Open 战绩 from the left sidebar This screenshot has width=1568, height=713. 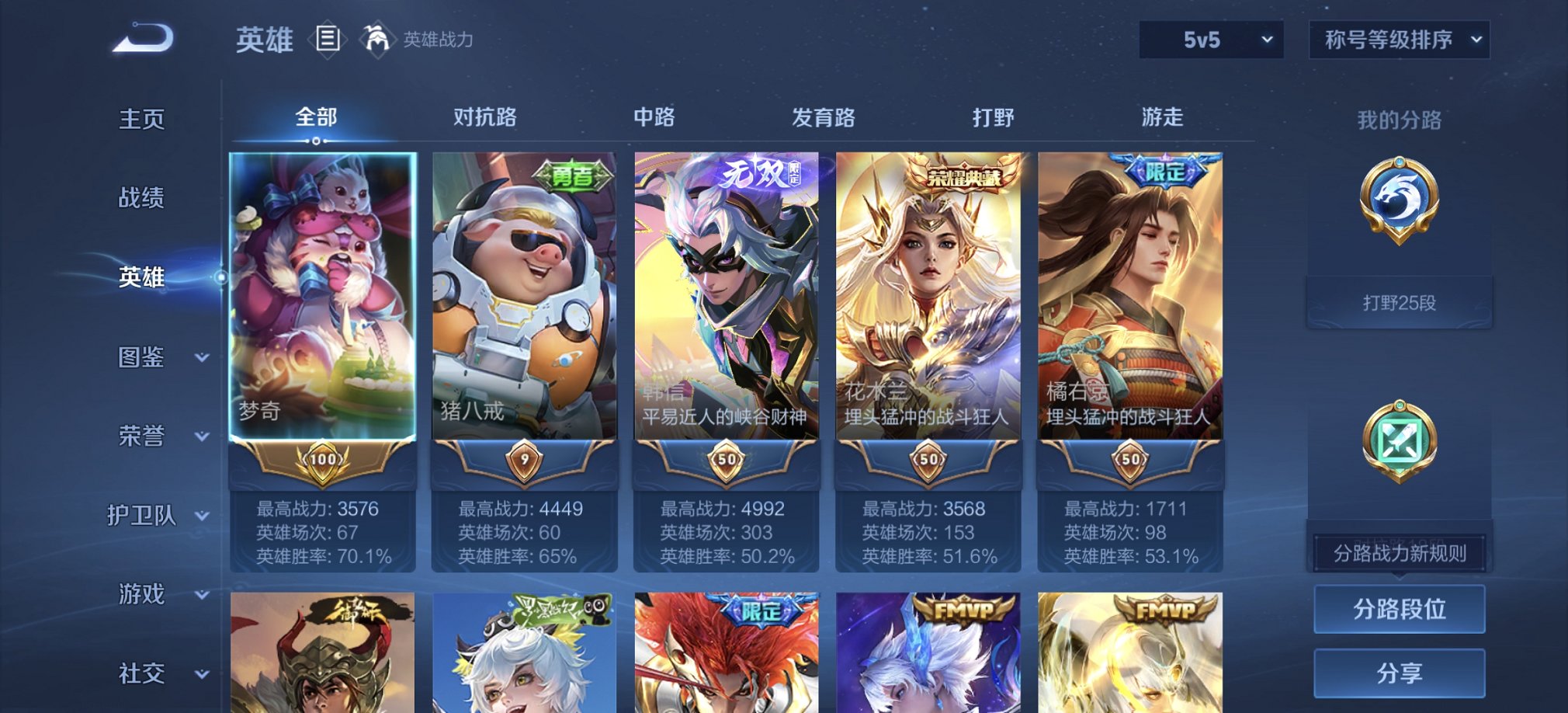[x=142, y=199]
